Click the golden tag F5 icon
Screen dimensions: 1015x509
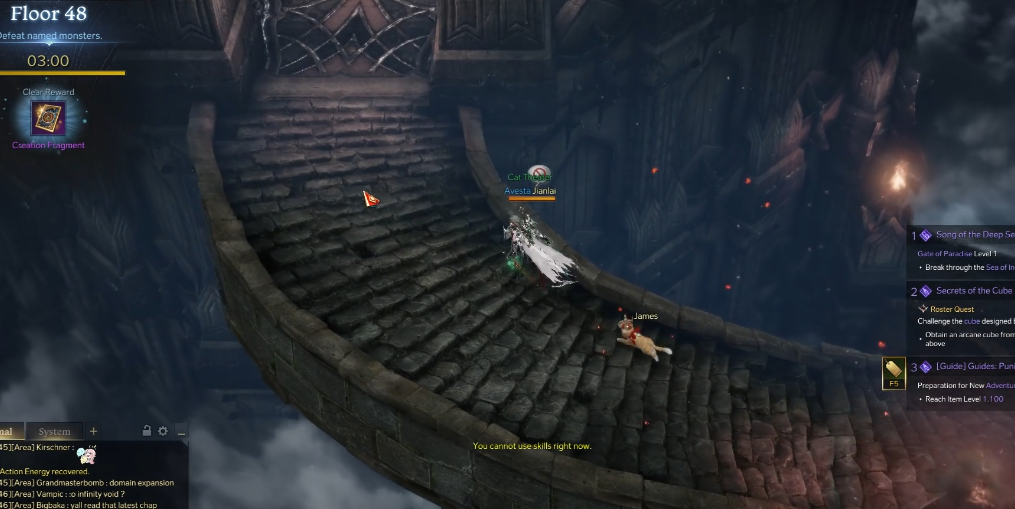893,373
